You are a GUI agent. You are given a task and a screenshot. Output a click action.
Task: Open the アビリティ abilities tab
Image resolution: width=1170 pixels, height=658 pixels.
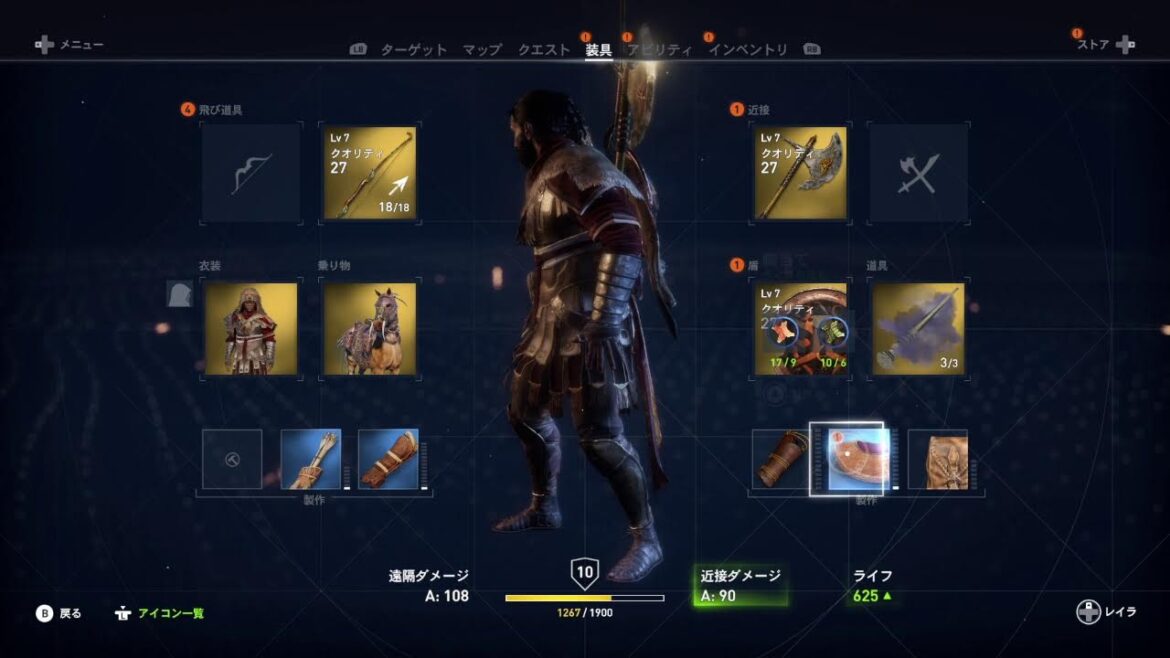point(659,50)
